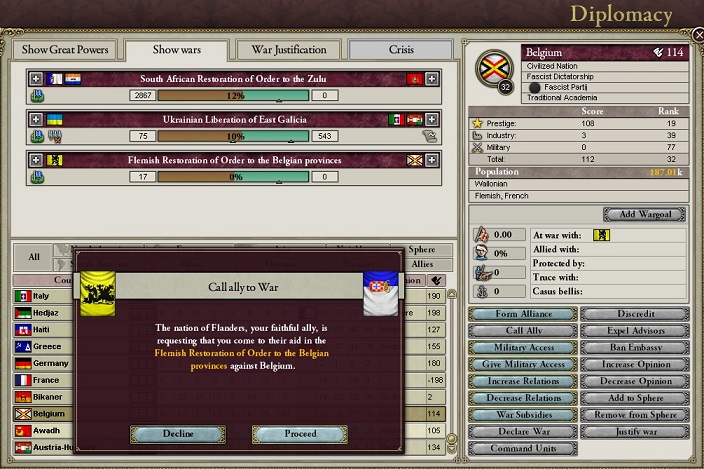The height and width of the screenshot is (469, 704).
Task: Open the War Justification tab
Action: click(288, 49)
